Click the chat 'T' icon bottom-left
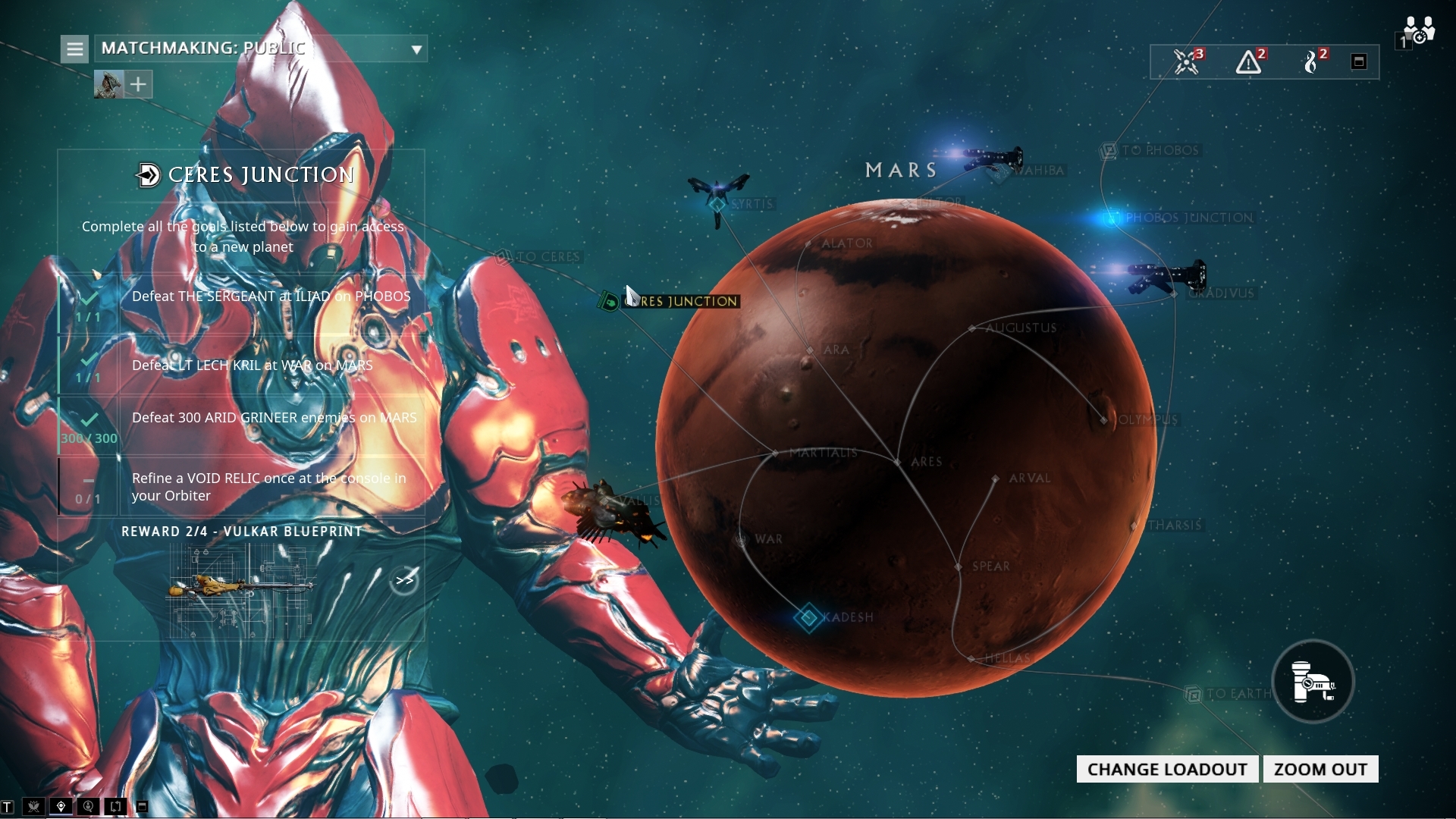1456x819 pixels. pos(8,807)
